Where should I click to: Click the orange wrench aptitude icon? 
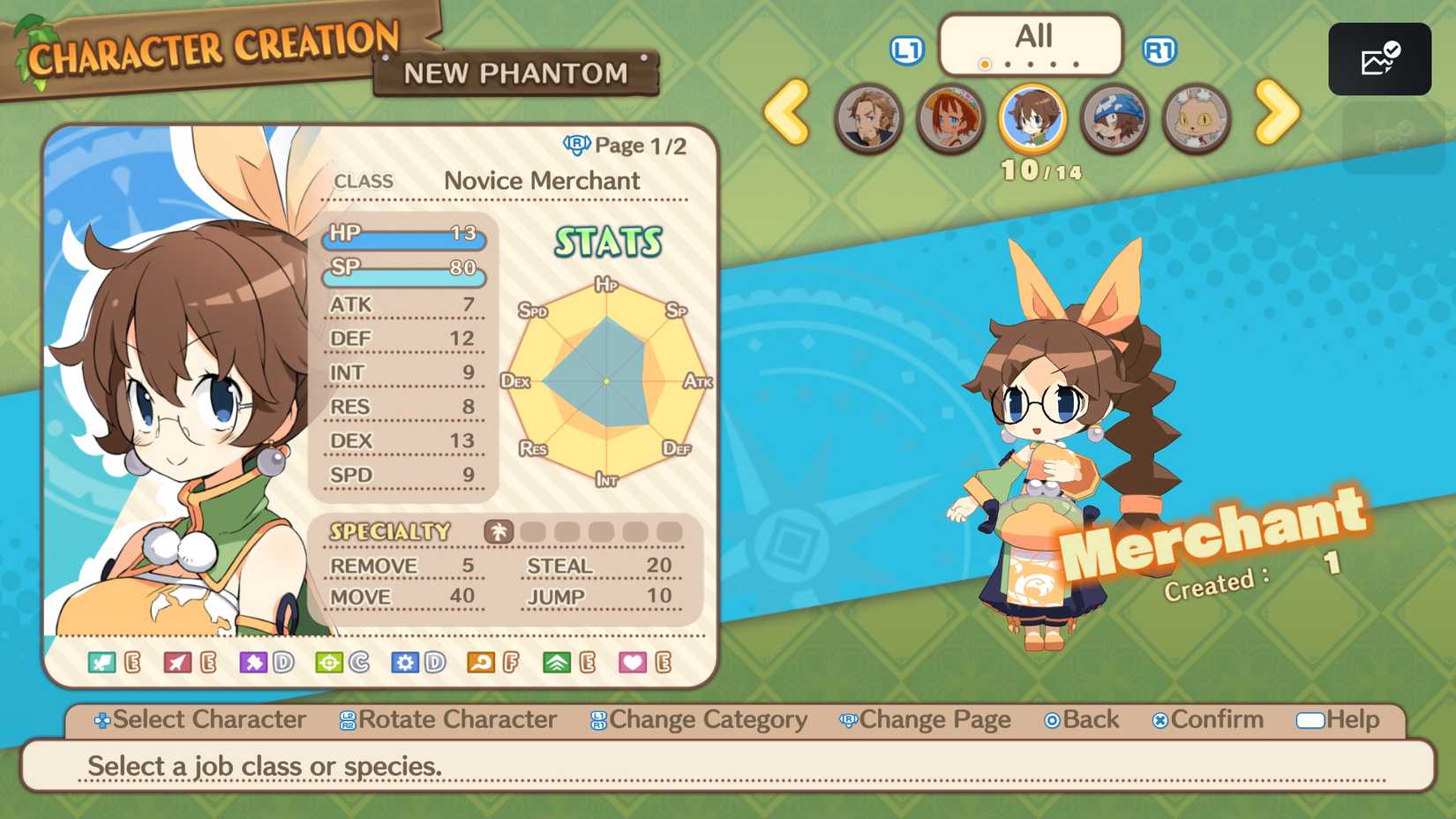coord(480,664)
